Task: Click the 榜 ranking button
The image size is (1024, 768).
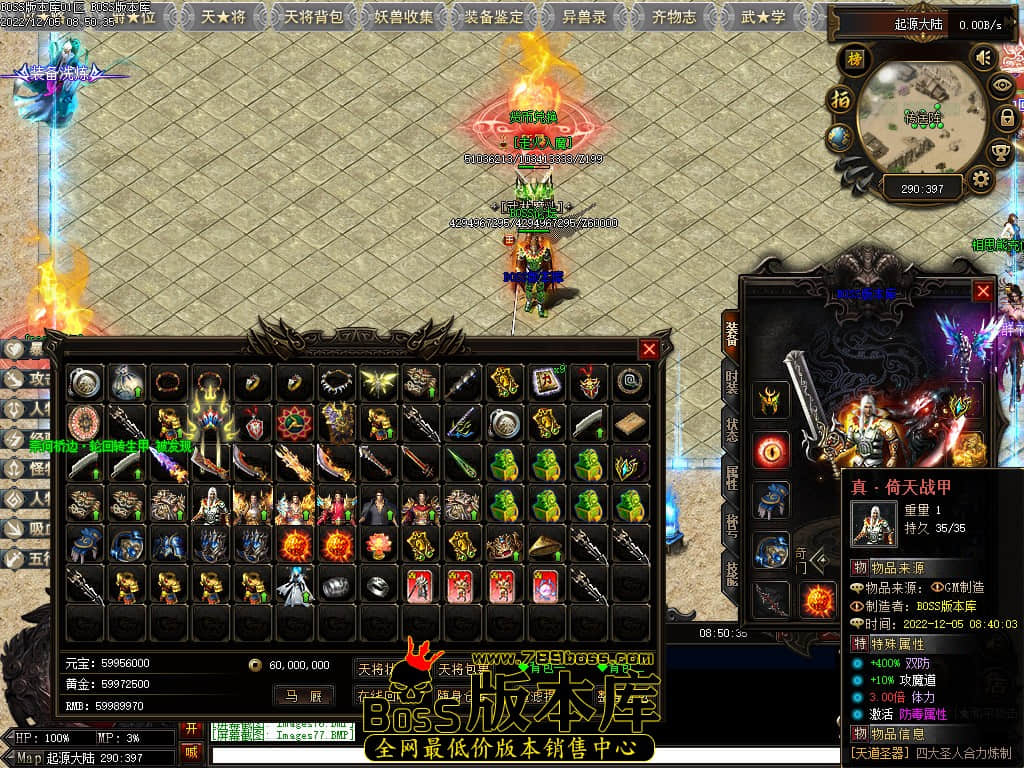Action: pyautogui.click(x=854, y=58)
